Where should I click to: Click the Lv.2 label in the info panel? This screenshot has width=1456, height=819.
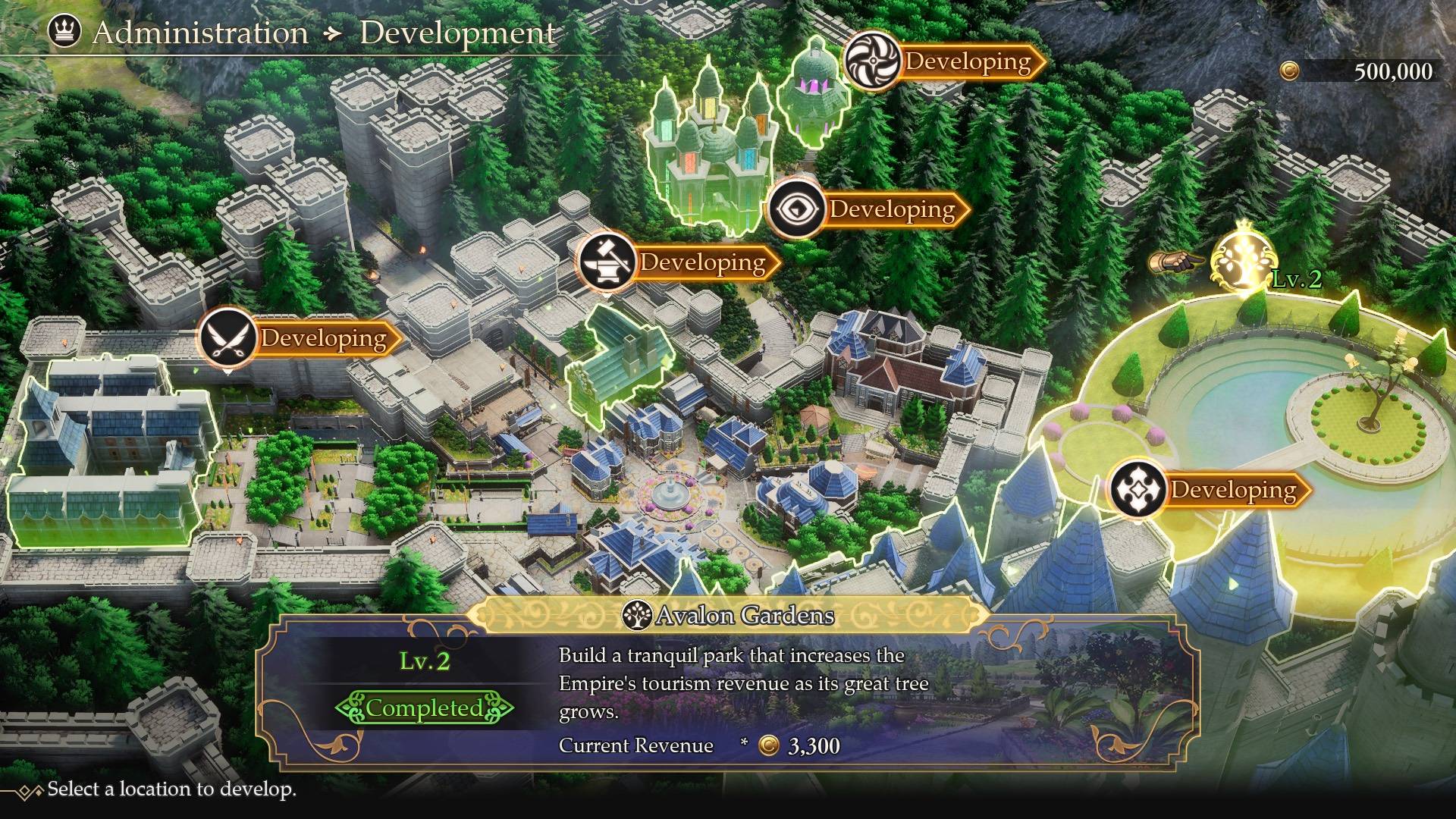point(427,660)
